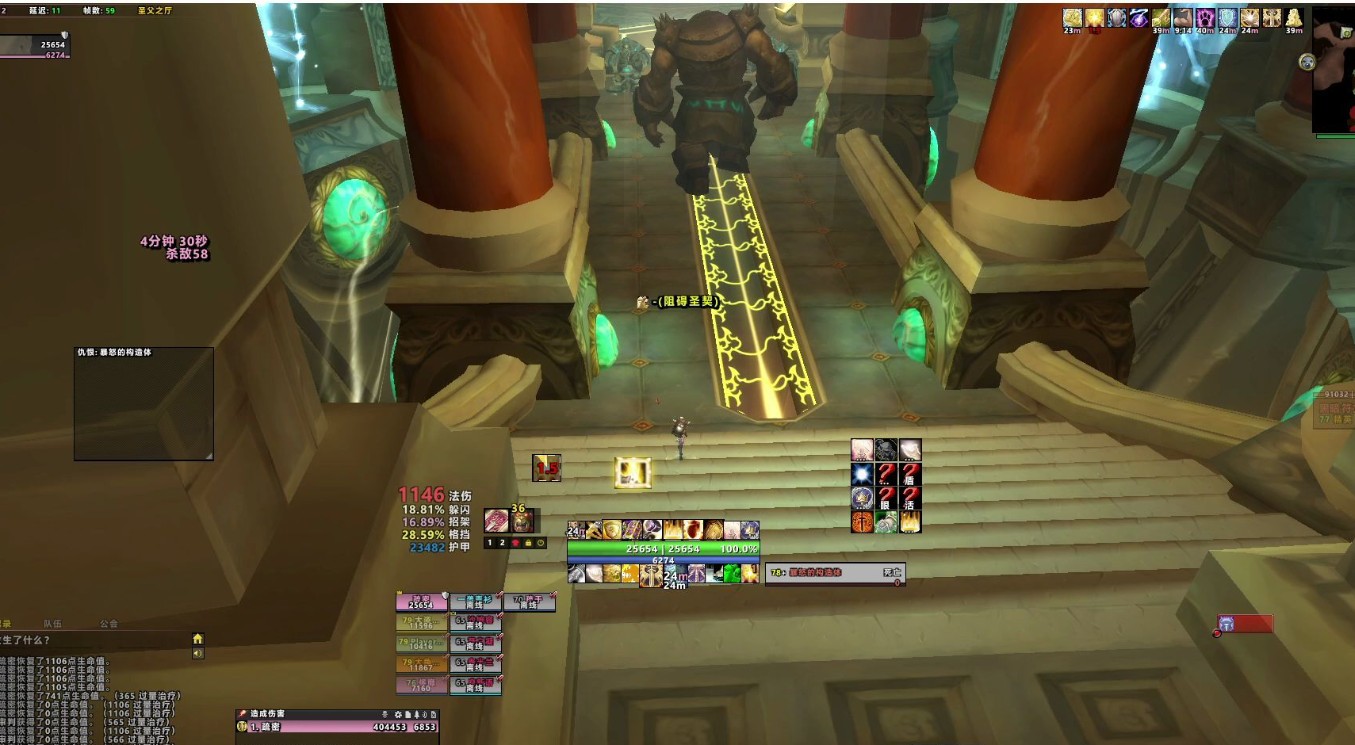The width and height of the screenshot is (1355, 745).
Task: Activate the bright blue star spell icon
Action: click(862, 474)
